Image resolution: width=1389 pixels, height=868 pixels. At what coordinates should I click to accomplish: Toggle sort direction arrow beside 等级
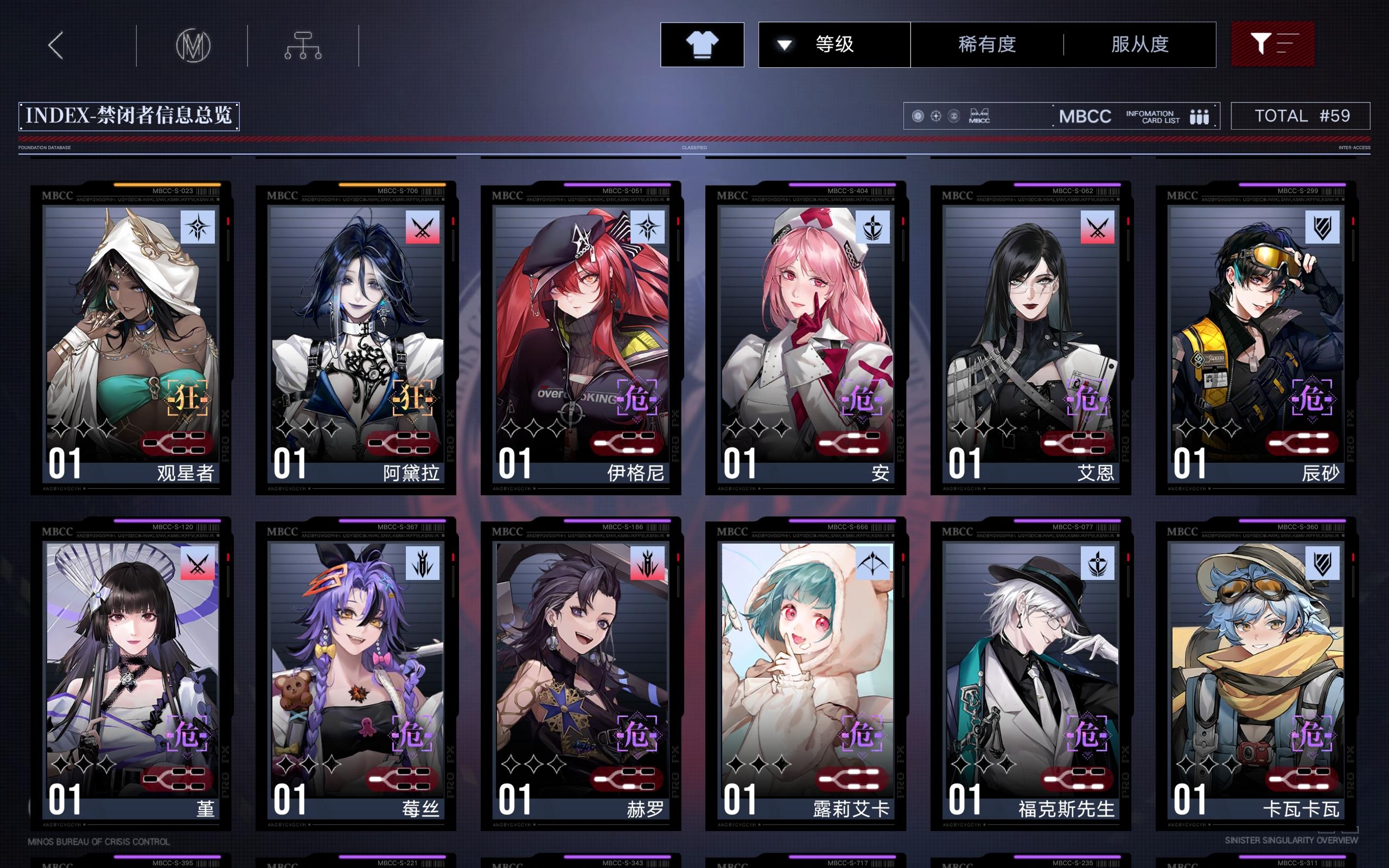(785, 45)
